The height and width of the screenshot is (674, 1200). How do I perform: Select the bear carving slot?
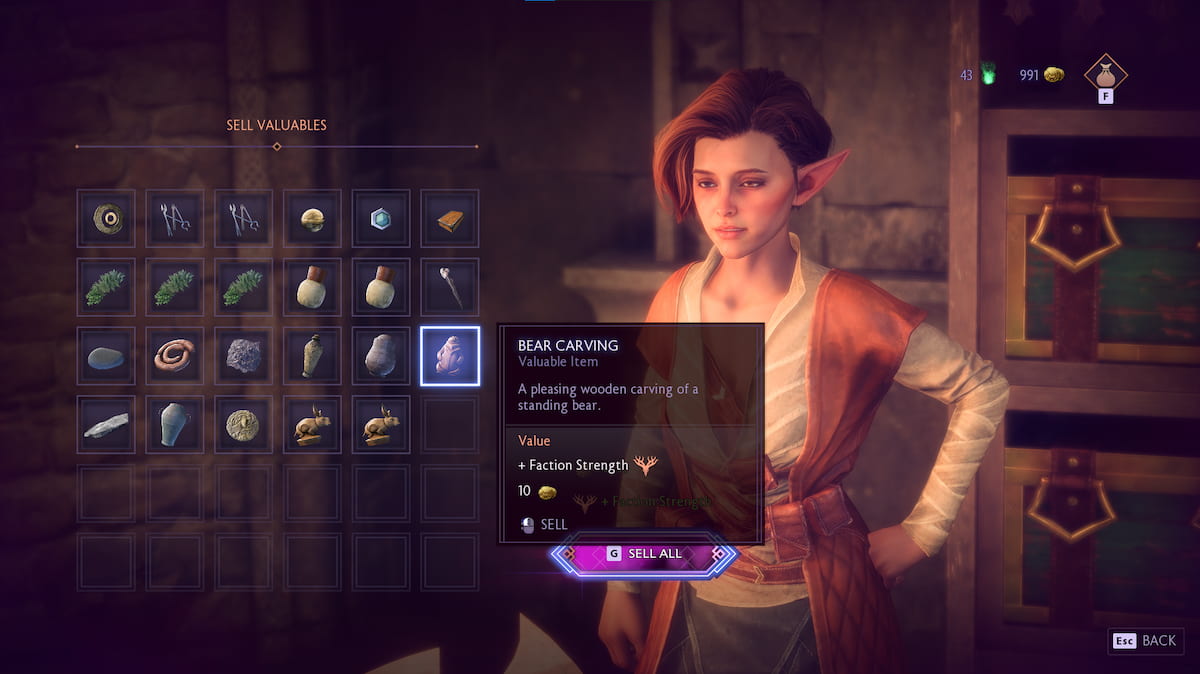tap(450, 356)
